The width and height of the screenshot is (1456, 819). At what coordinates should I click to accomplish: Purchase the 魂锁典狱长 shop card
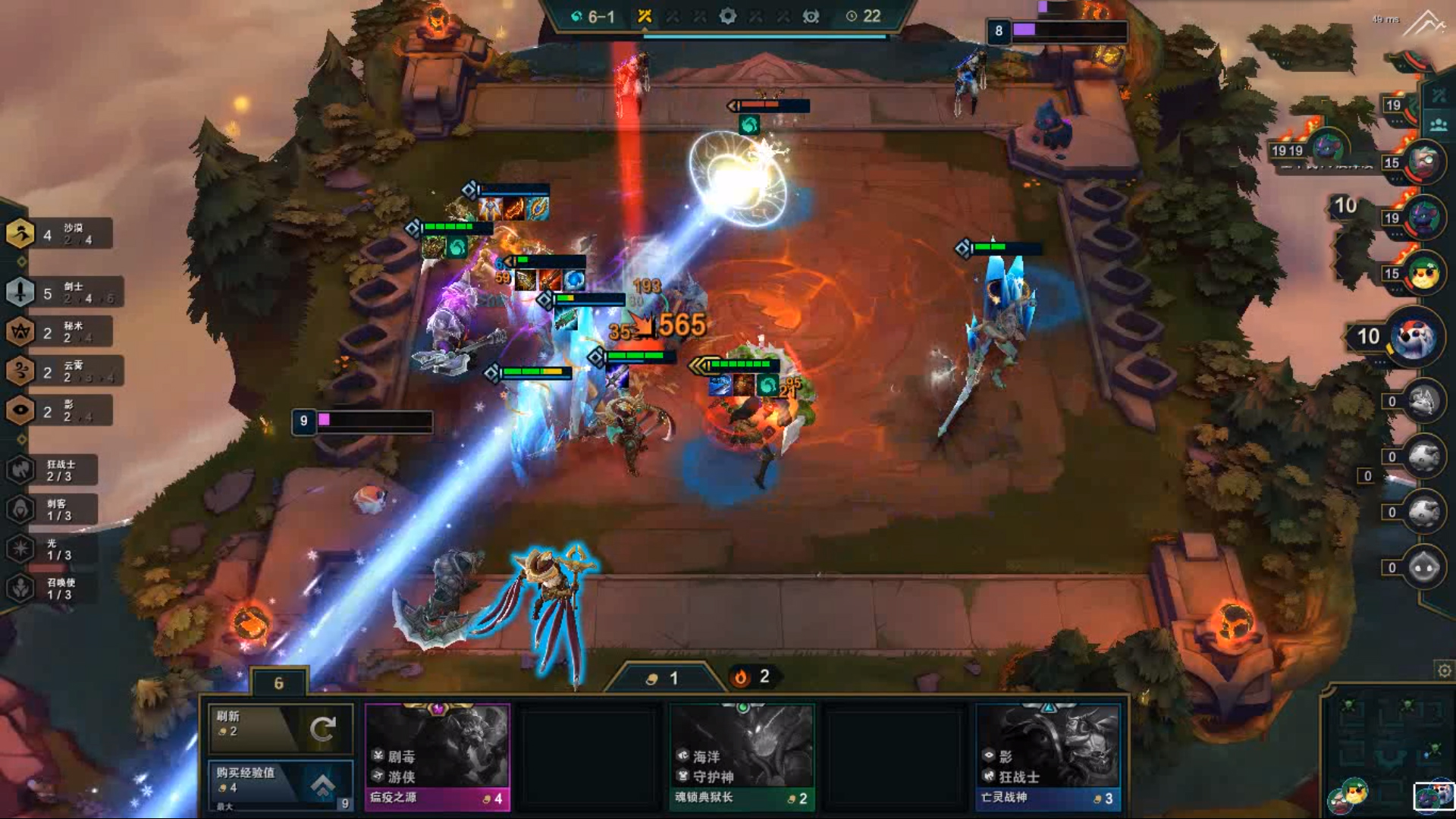[741, 756]
